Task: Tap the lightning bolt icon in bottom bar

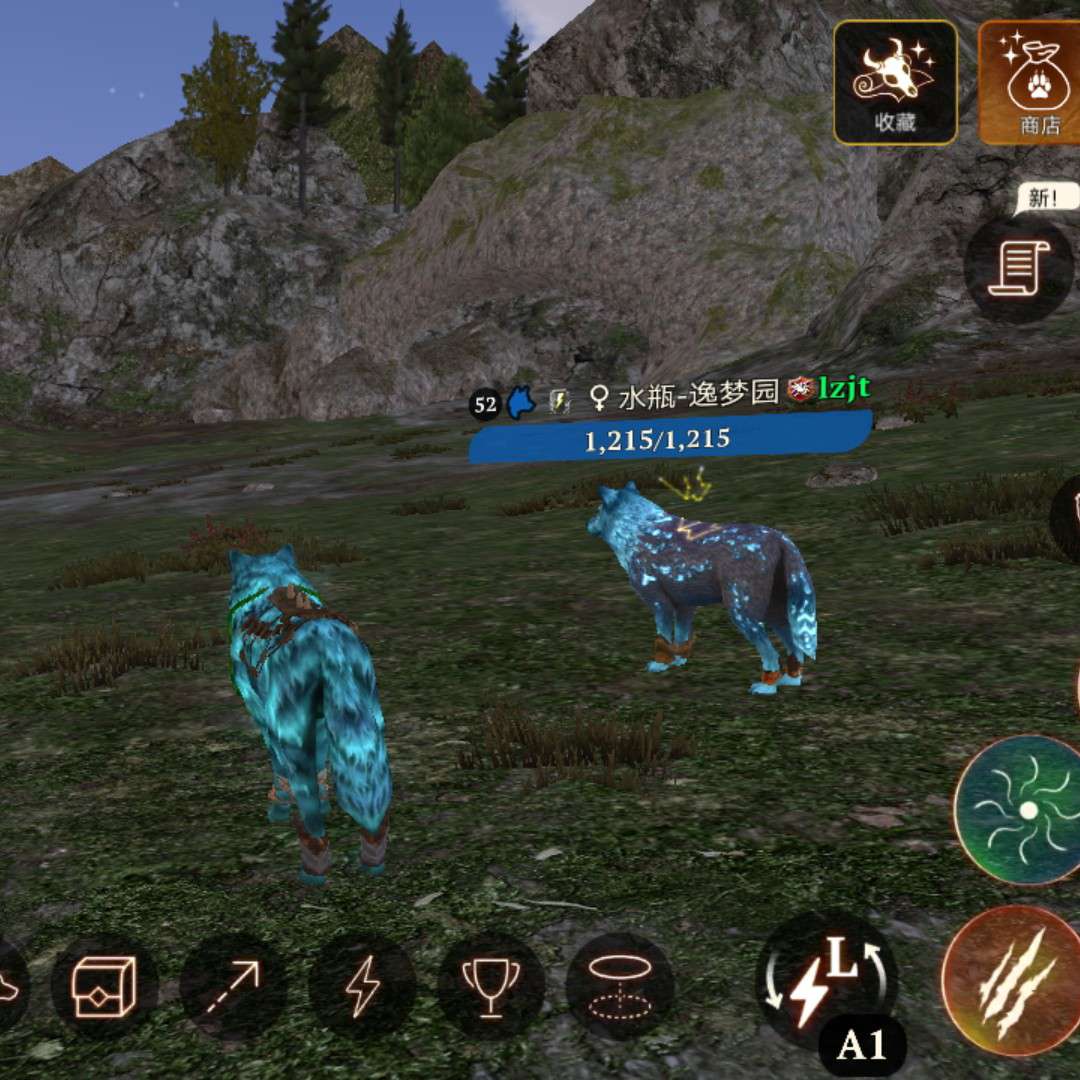Action: click(362, 986)
